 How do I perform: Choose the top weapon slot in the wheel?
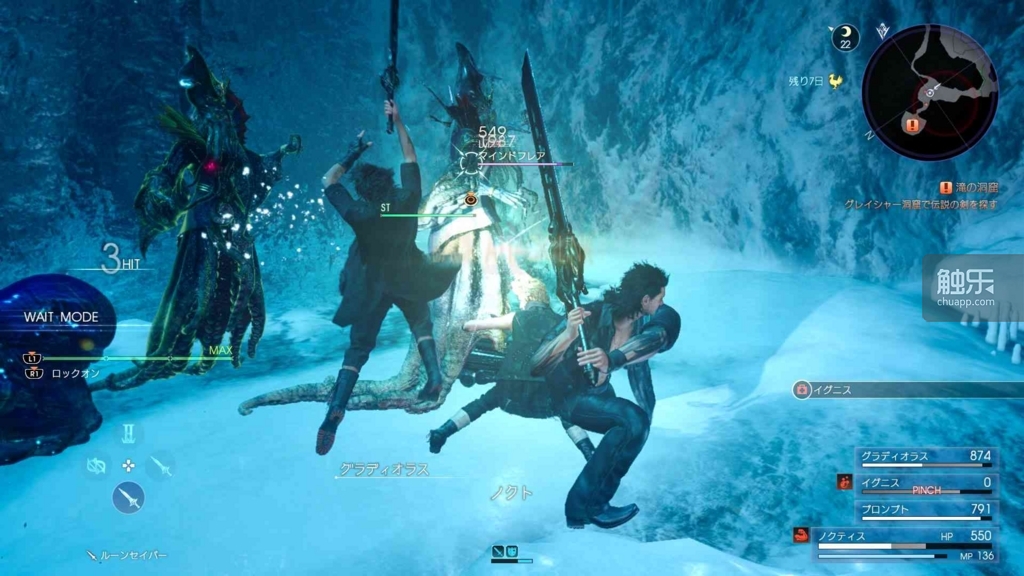pyautogui.click(x=128, y=434)
